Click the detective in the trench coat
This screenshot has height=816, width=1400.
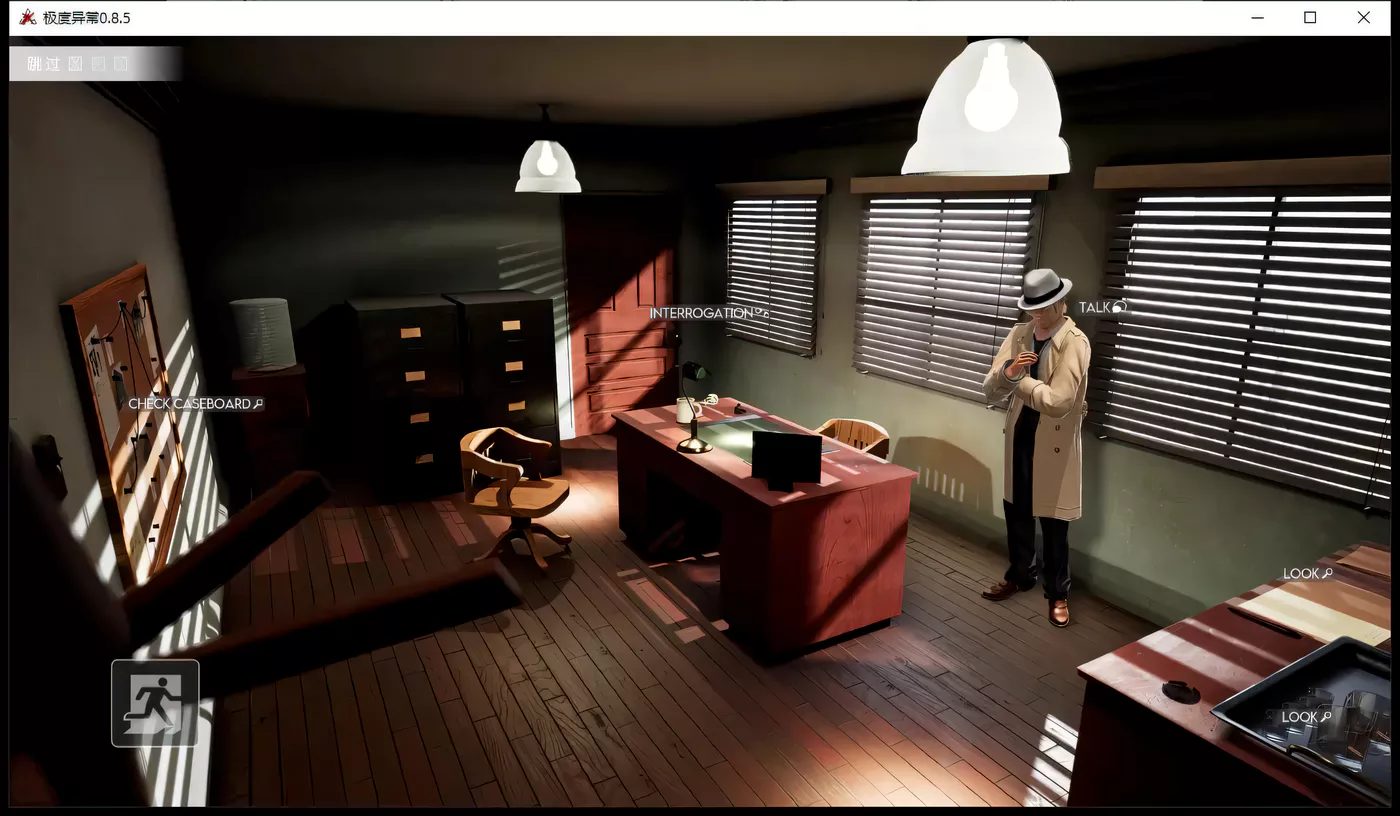point(1040,430)
